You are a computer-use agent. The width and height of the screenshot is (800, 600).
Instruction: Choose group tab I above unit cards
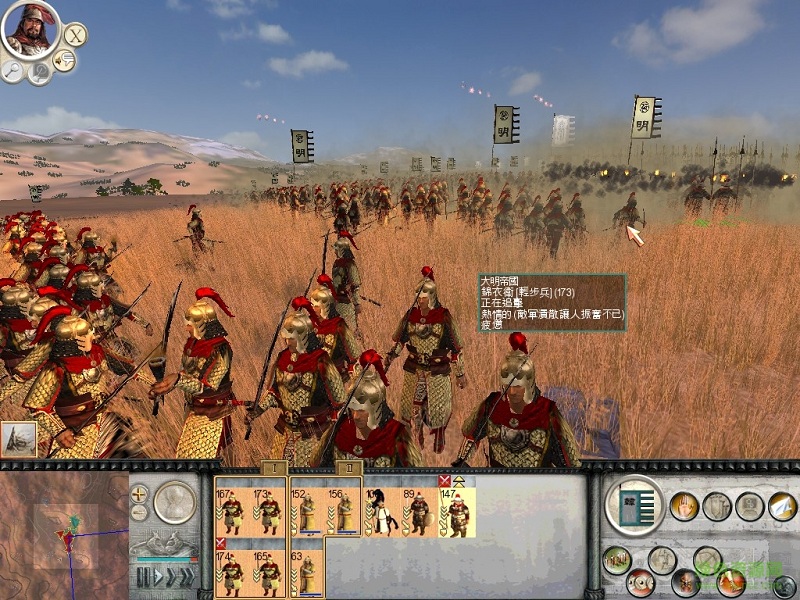point(275,467)
